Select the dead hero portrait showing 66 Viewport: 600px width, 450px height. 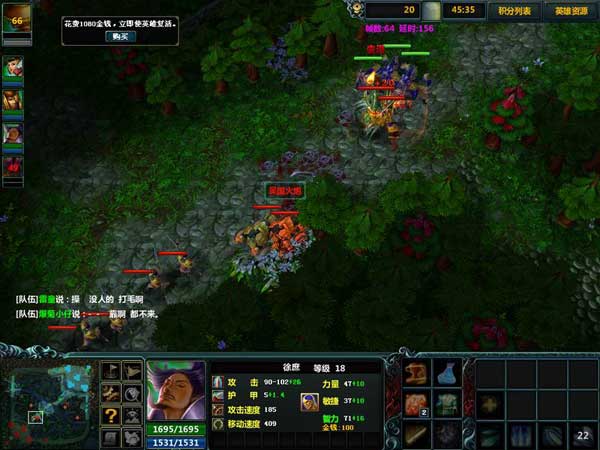16,23
